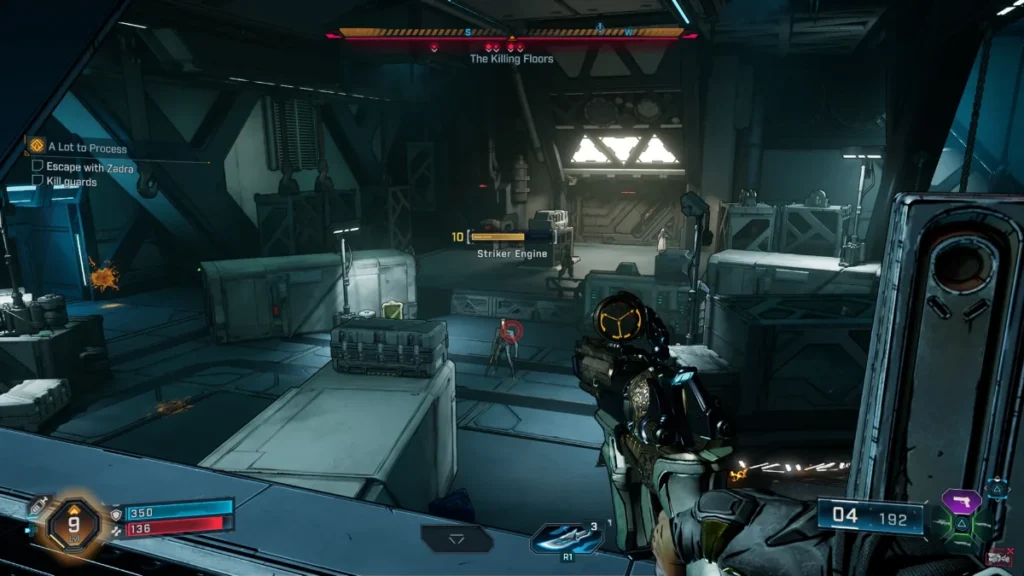Click the red crossed-out vehicle icon
The height and width of the screenshot is (576, 1024).
coord(998,556)
